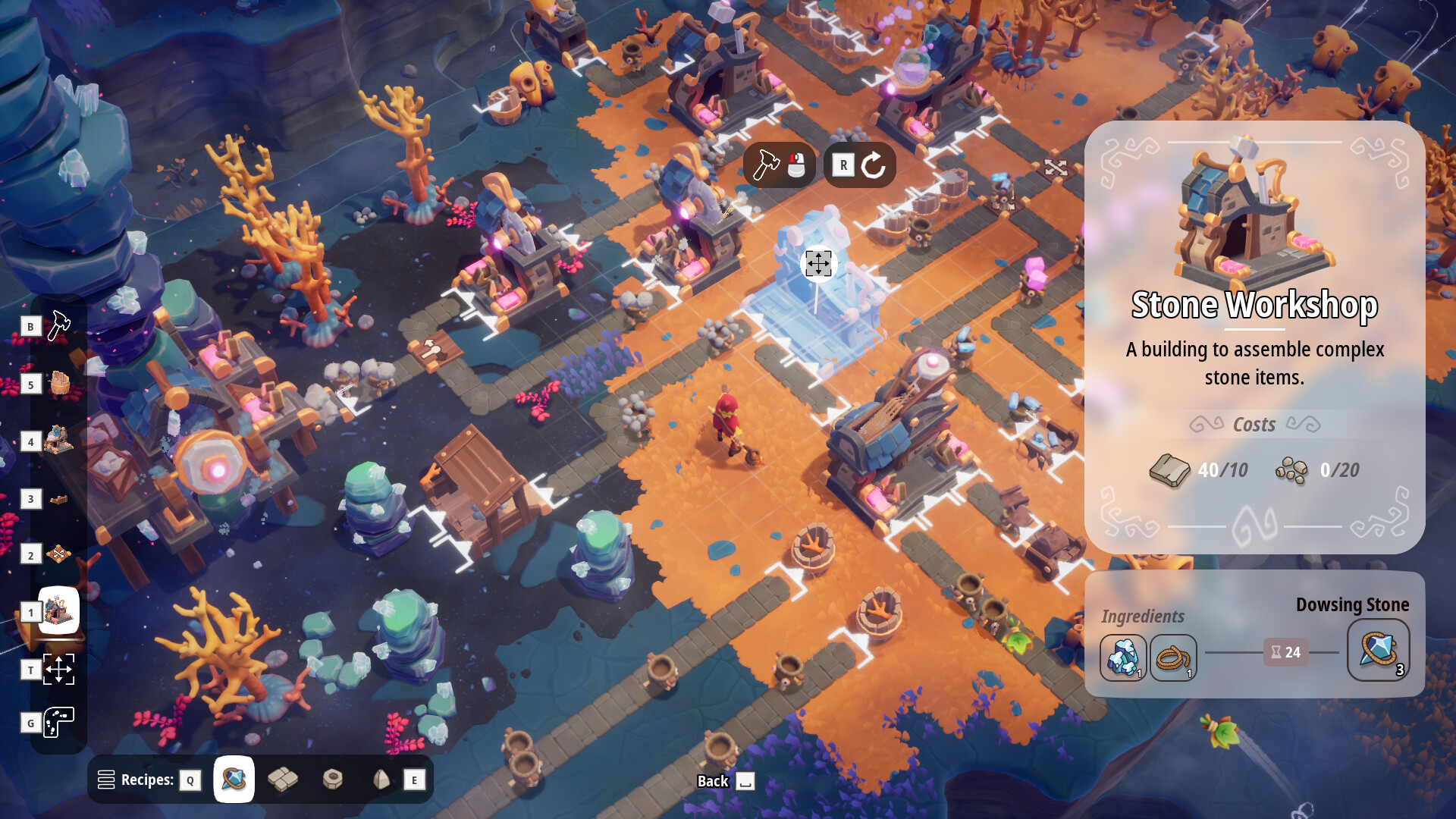Click the rotate (R) control
Viewport: 1456px width, 819px height.
tap(861, 165)
